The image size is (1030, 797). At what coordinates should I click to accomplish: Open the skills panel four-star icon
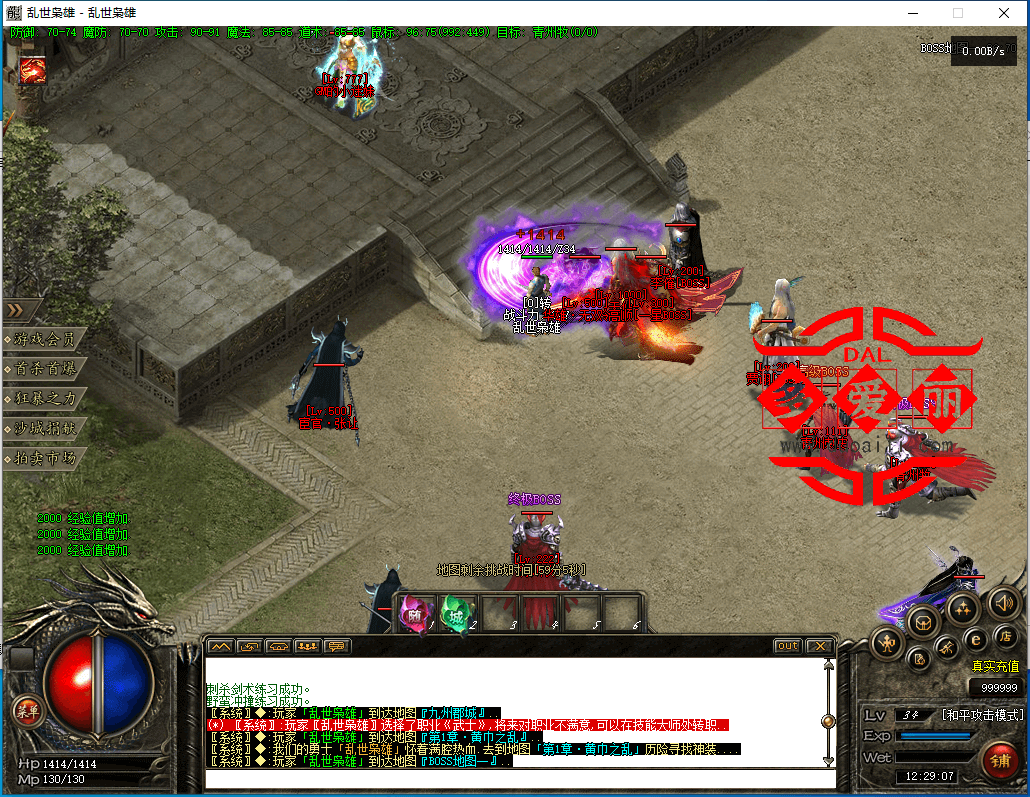(962, 607)
